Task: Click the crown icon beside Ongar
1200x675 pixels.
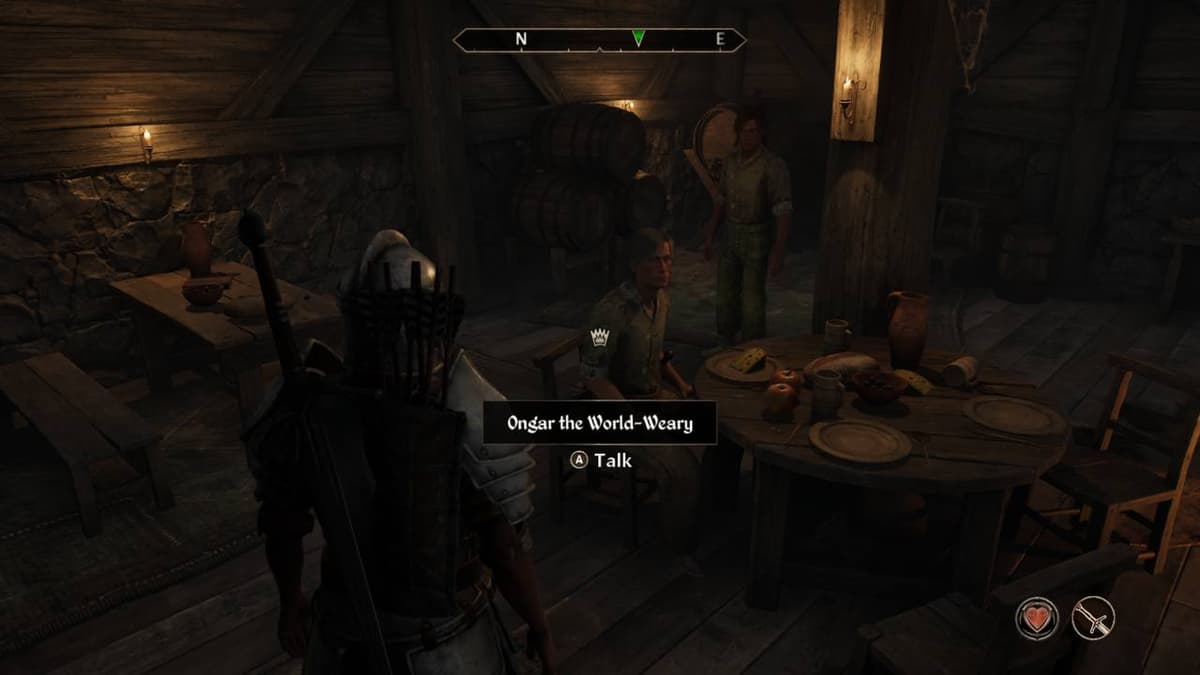Action: coord(600,337)
